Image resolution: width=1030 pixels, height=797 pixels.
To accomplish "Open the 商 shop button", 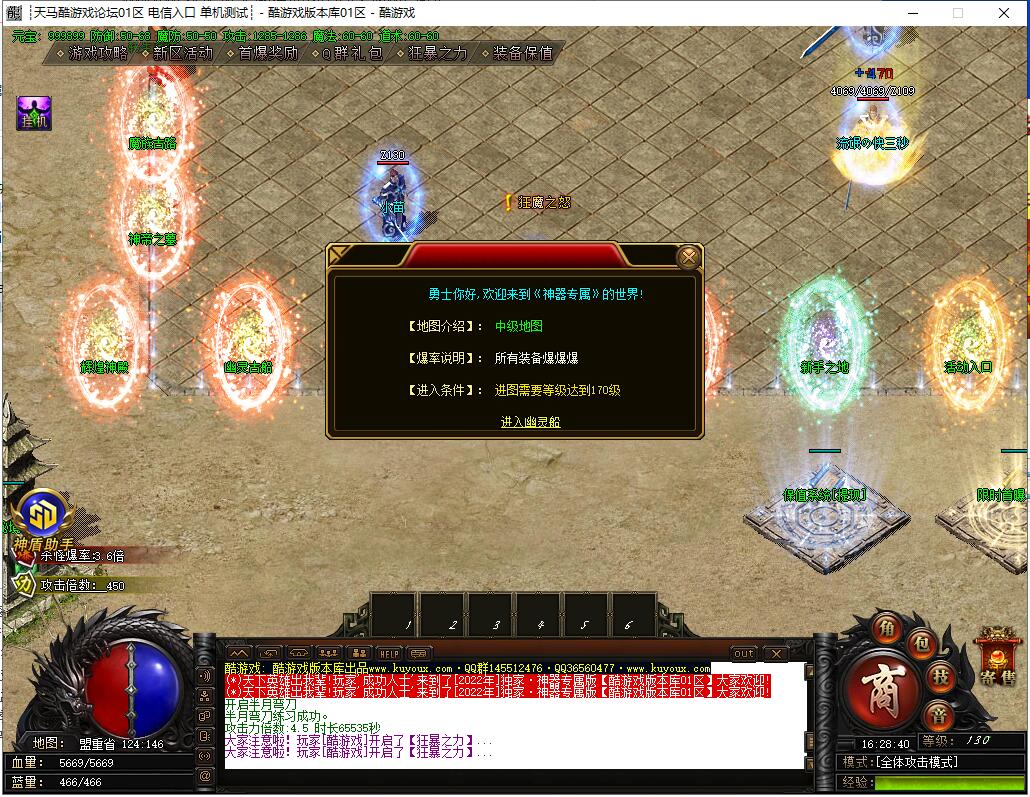I will (x=880, y=690).
